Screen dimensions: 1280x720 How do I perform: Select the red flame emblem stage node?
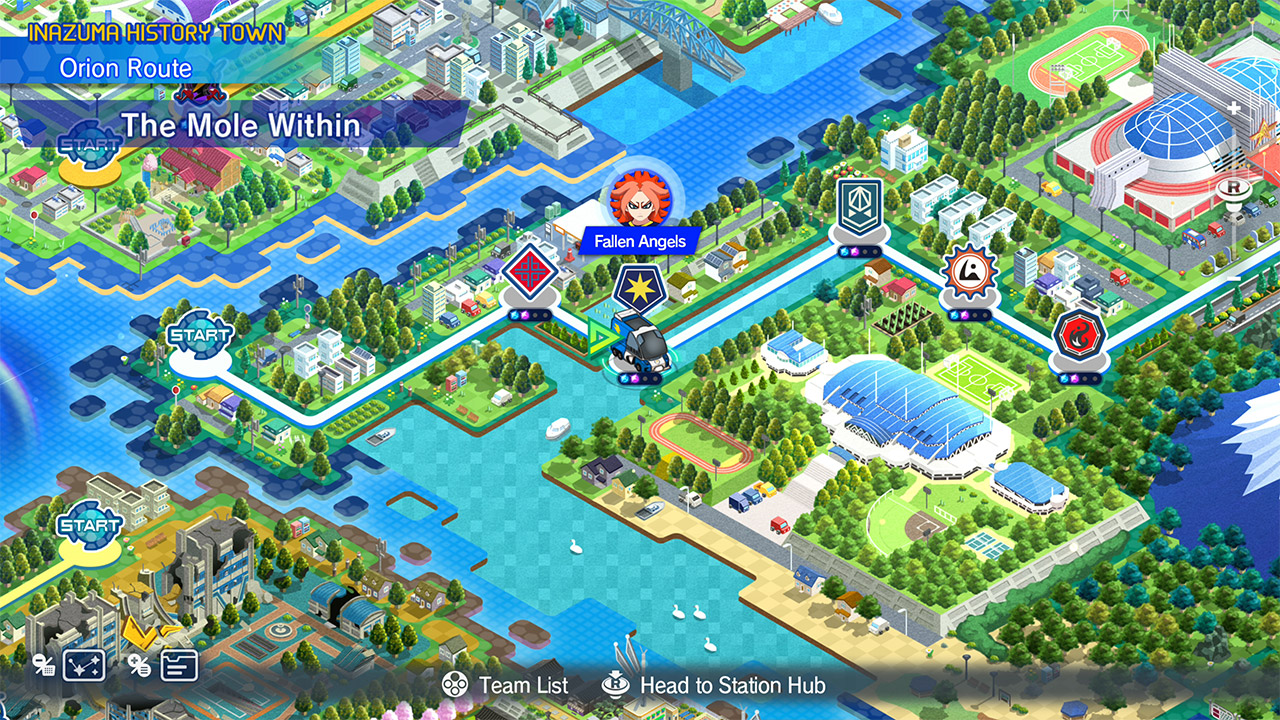(x=1080, y=334)
